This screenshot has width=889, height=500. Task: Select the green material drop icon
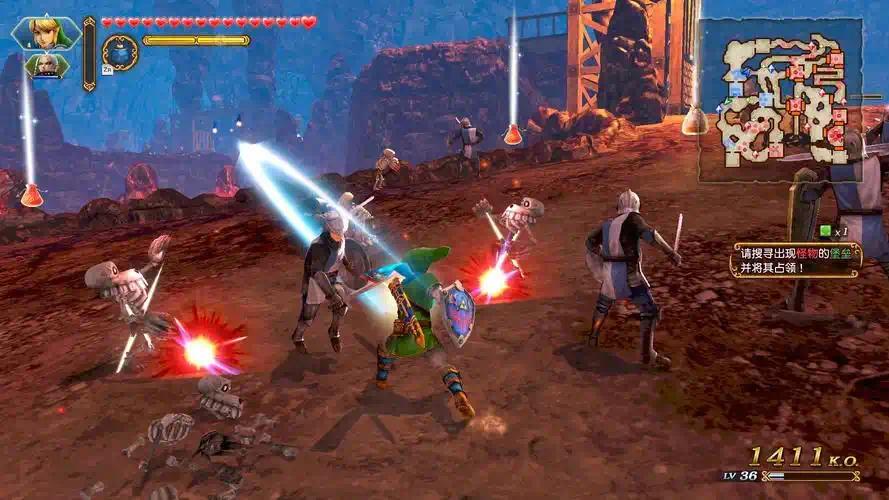[x=824, y=231]
